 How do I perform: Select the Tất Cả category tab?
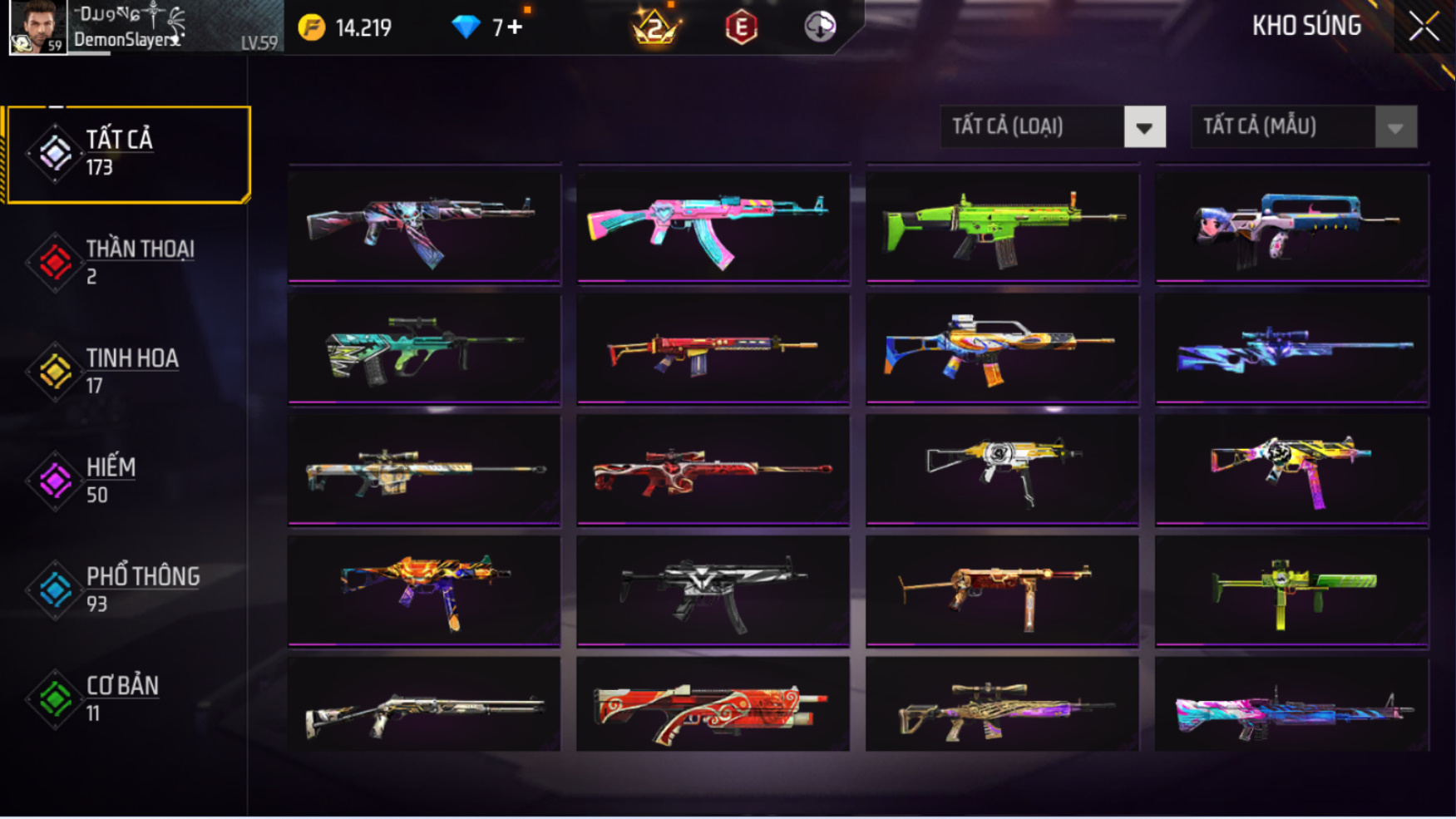[128, 154]
